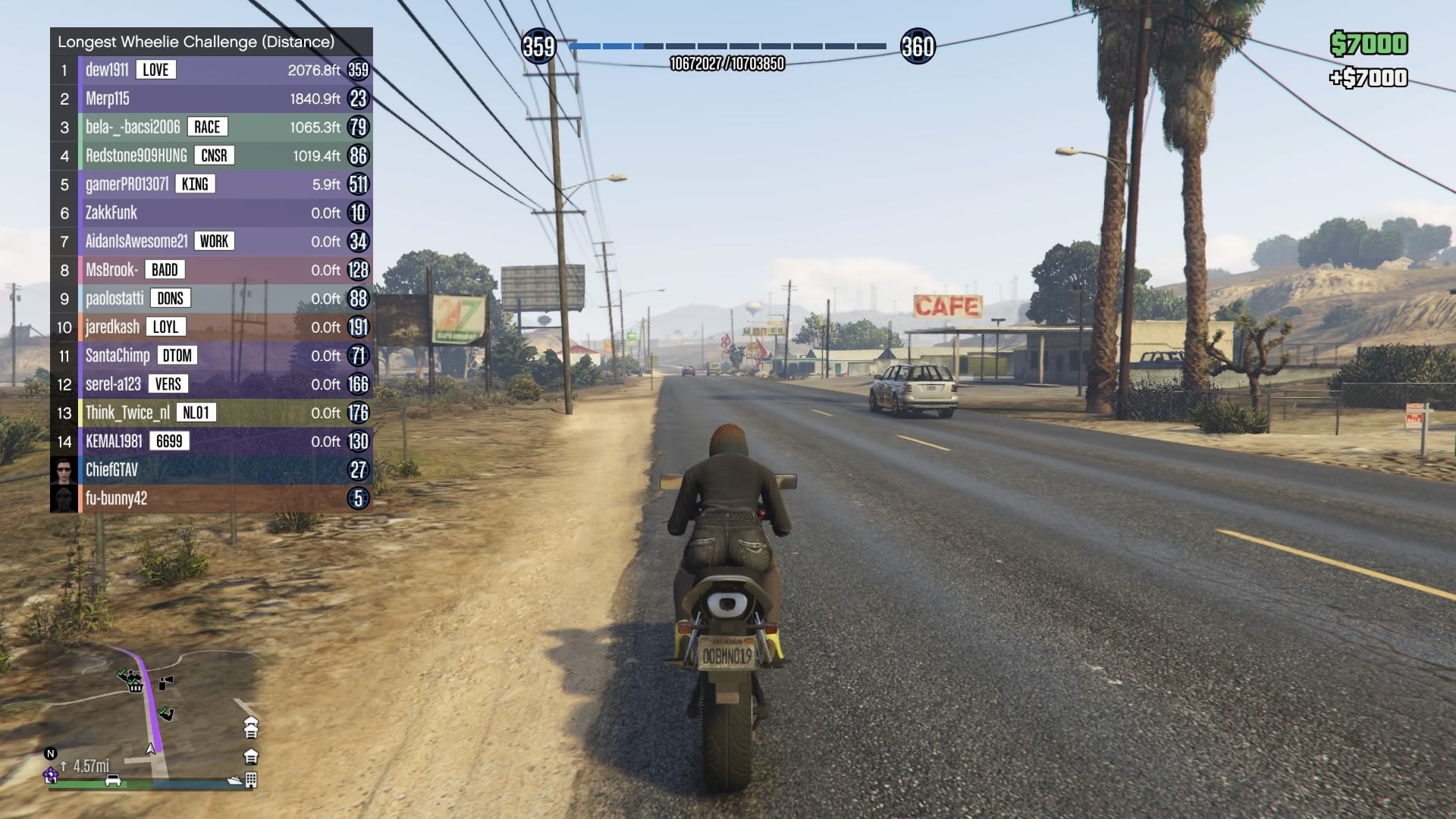The image size is (1456, 819).
Task: Click the player arrow on the minimap
Action: coord(150,749)
